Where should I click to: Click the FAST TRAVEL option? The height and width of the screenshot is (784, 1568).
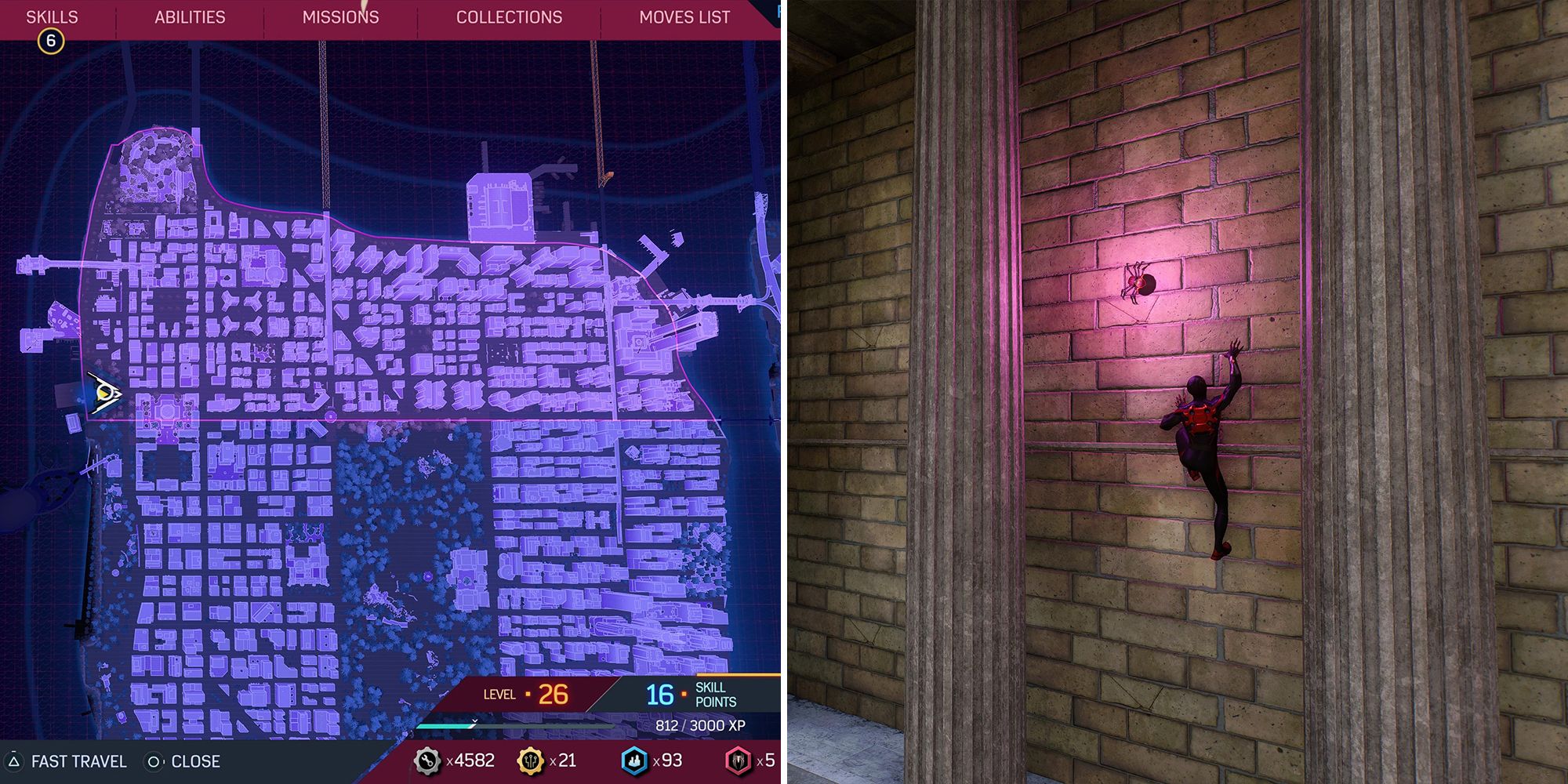81,760
